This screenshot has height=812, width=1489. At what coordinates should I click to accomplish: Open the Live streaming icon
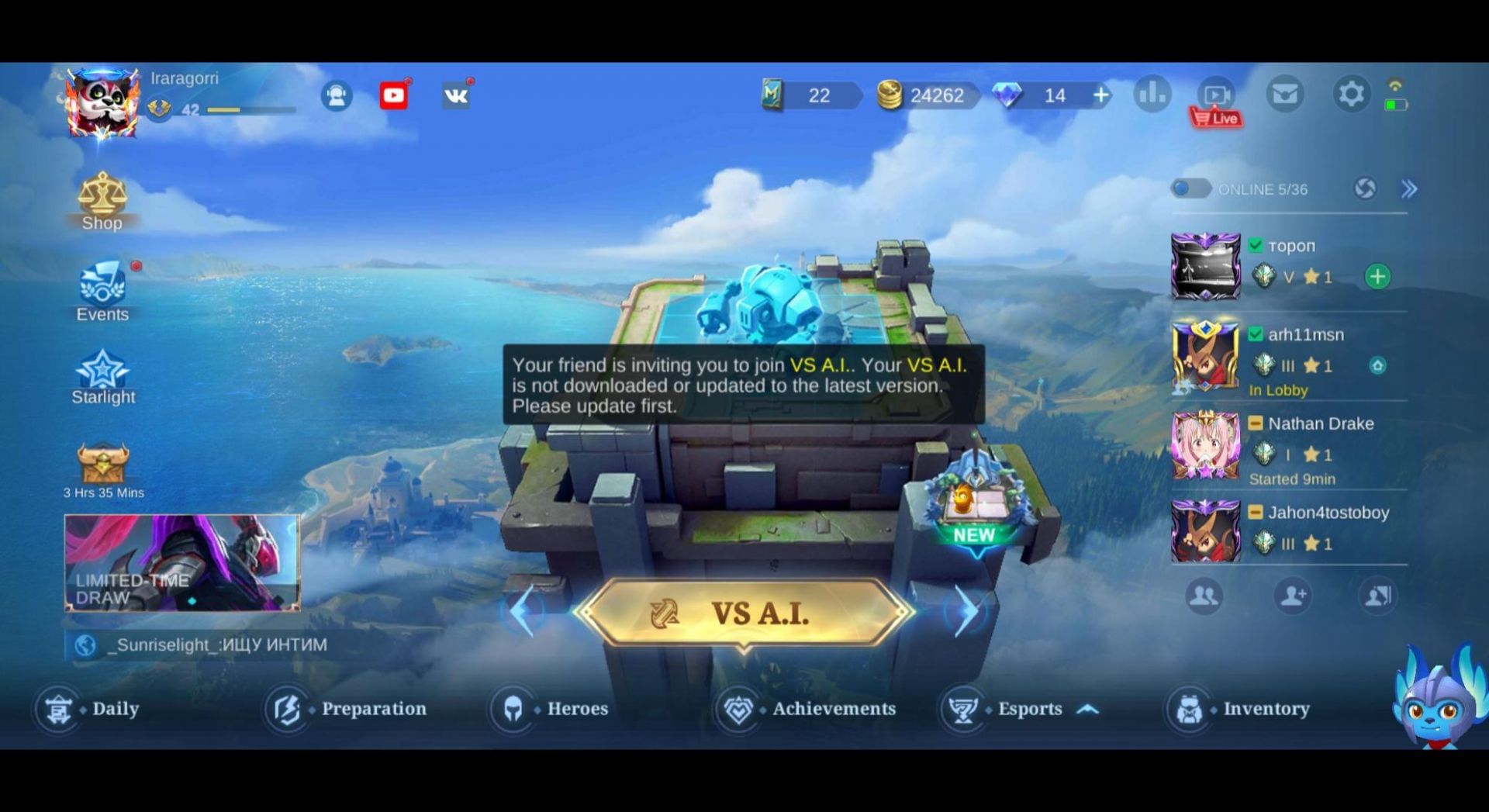[x=1216, y=94]
